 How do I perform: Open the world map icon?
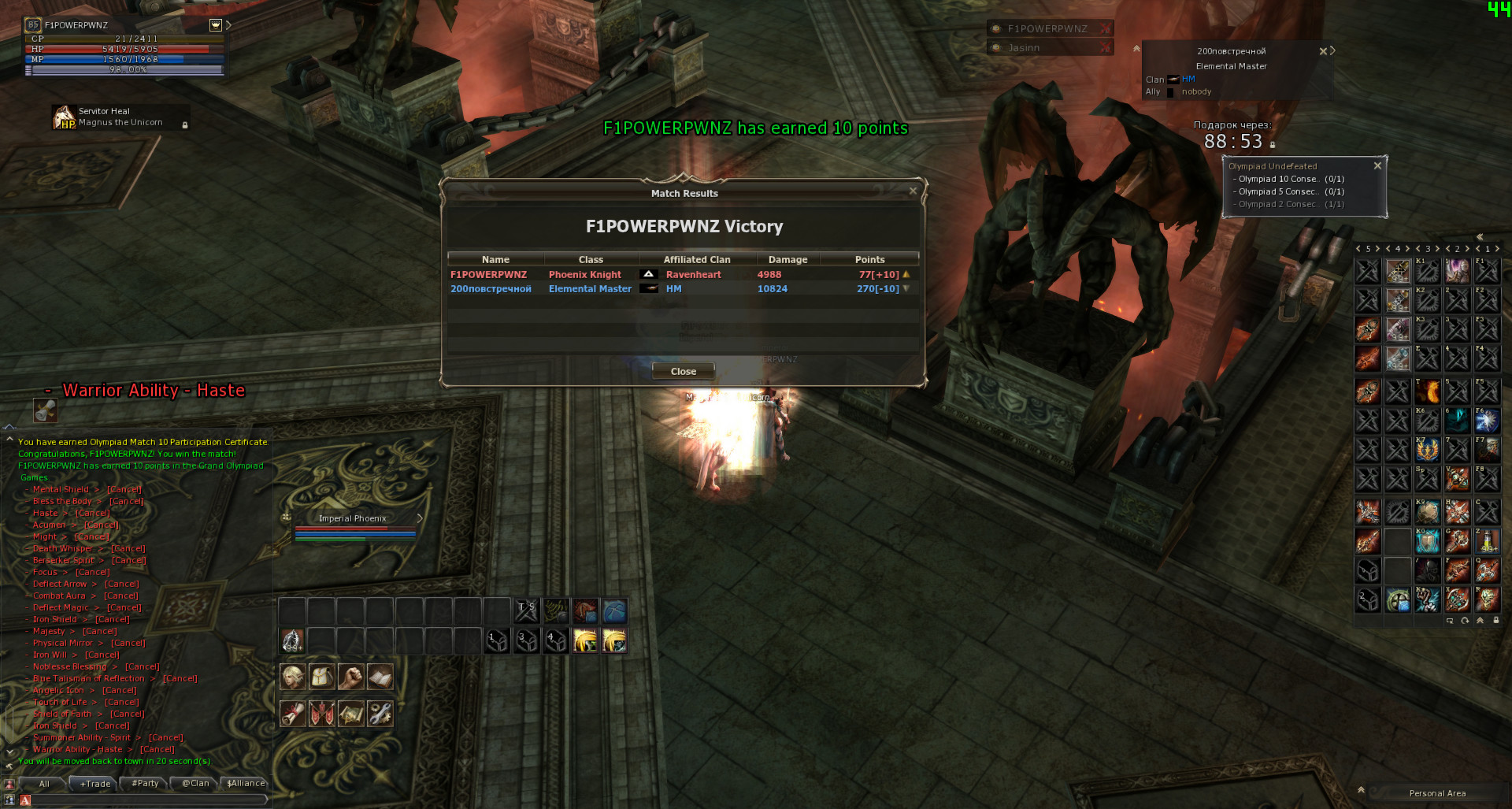[350, 713]
